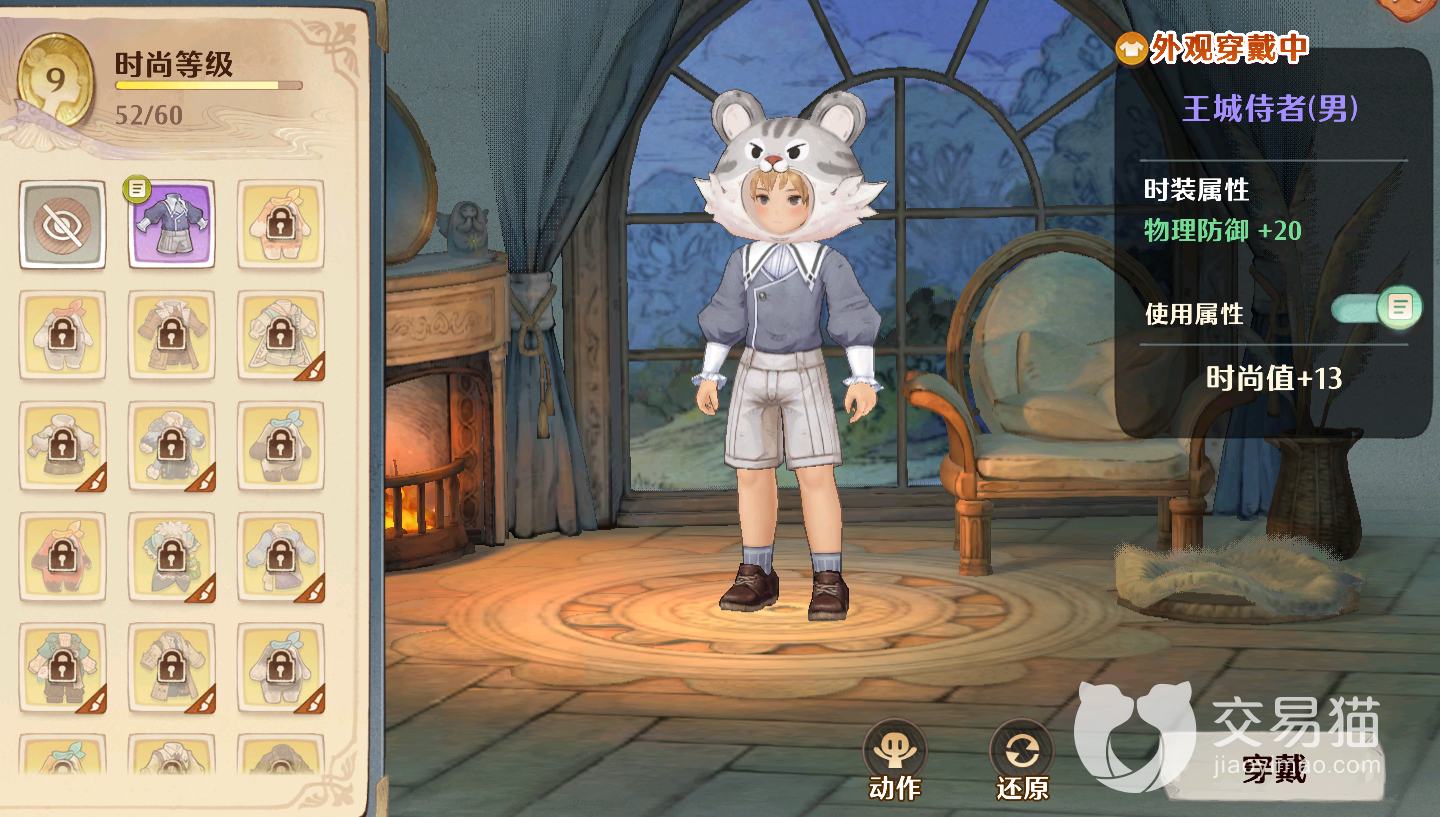Toggle the 使用属性 attribute switch
This screenshot has height=817, width=1440.
[1377, 308]
